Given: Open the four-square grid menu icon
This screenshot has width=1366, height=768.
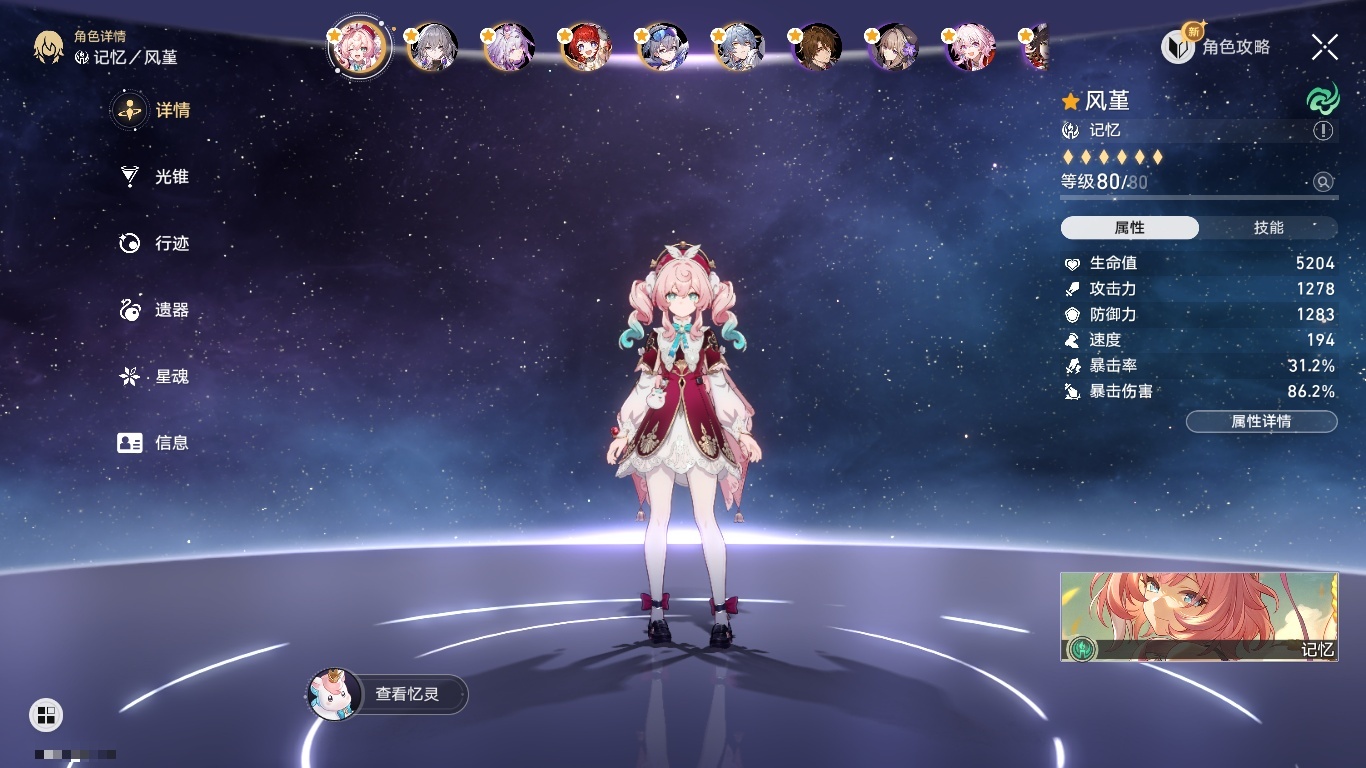Looking at the screenshot, I should coord(46,714).
